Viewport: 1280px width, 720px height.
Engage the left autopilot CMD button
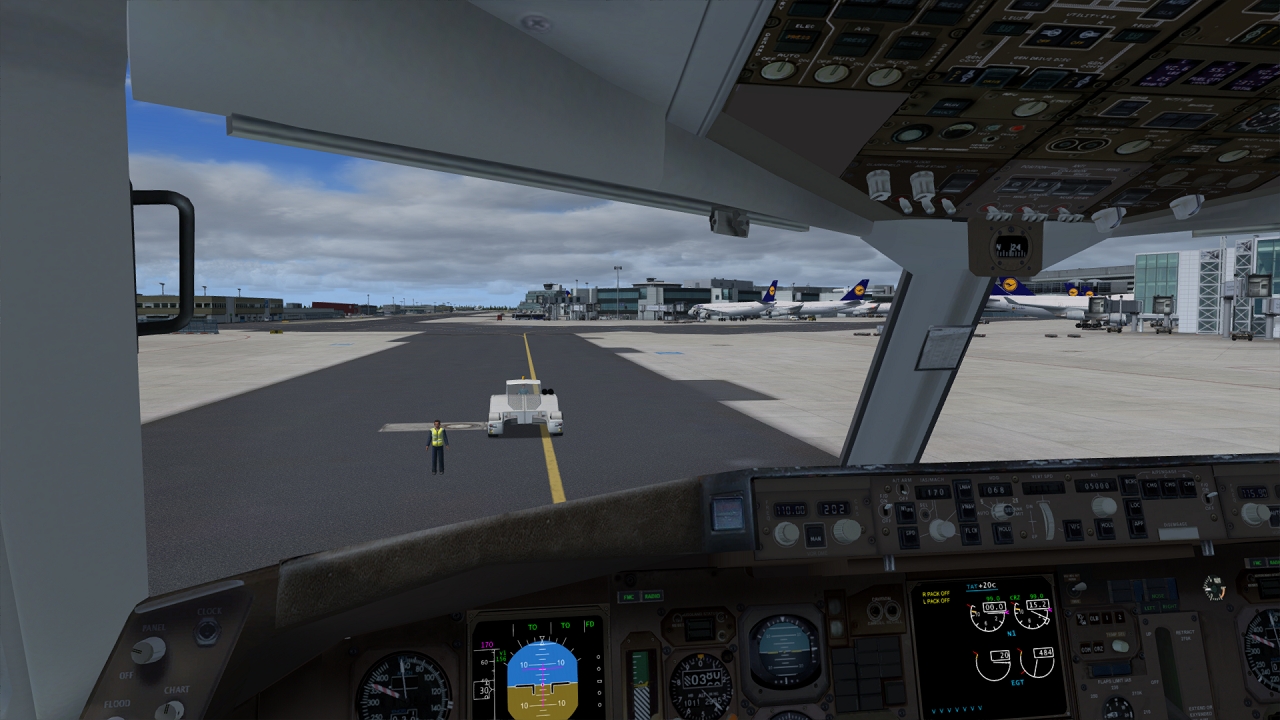tap(1151, 486)
